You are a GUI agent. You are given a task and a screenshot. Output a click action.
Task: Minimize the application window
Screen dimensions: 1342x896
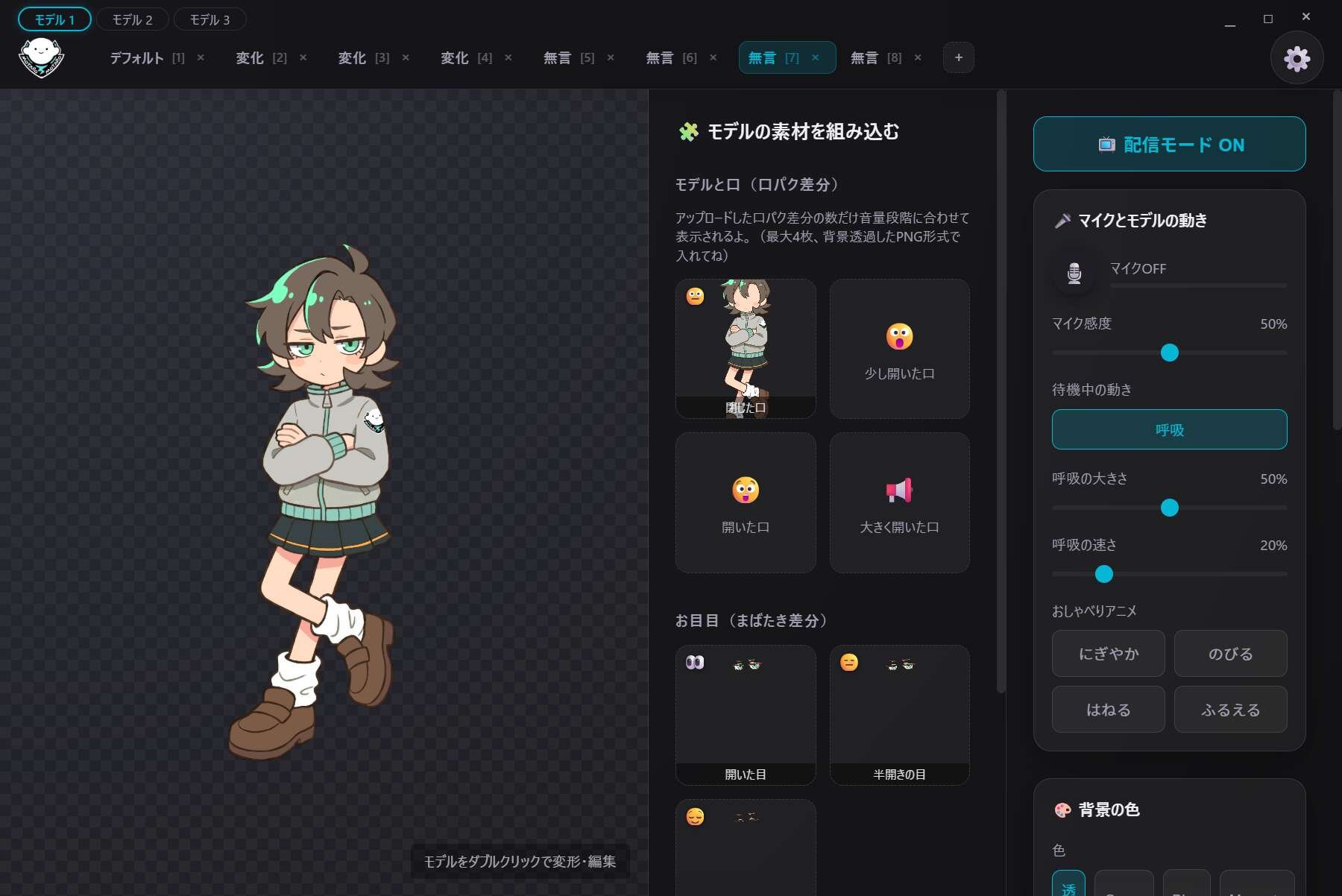(1230, 19)
